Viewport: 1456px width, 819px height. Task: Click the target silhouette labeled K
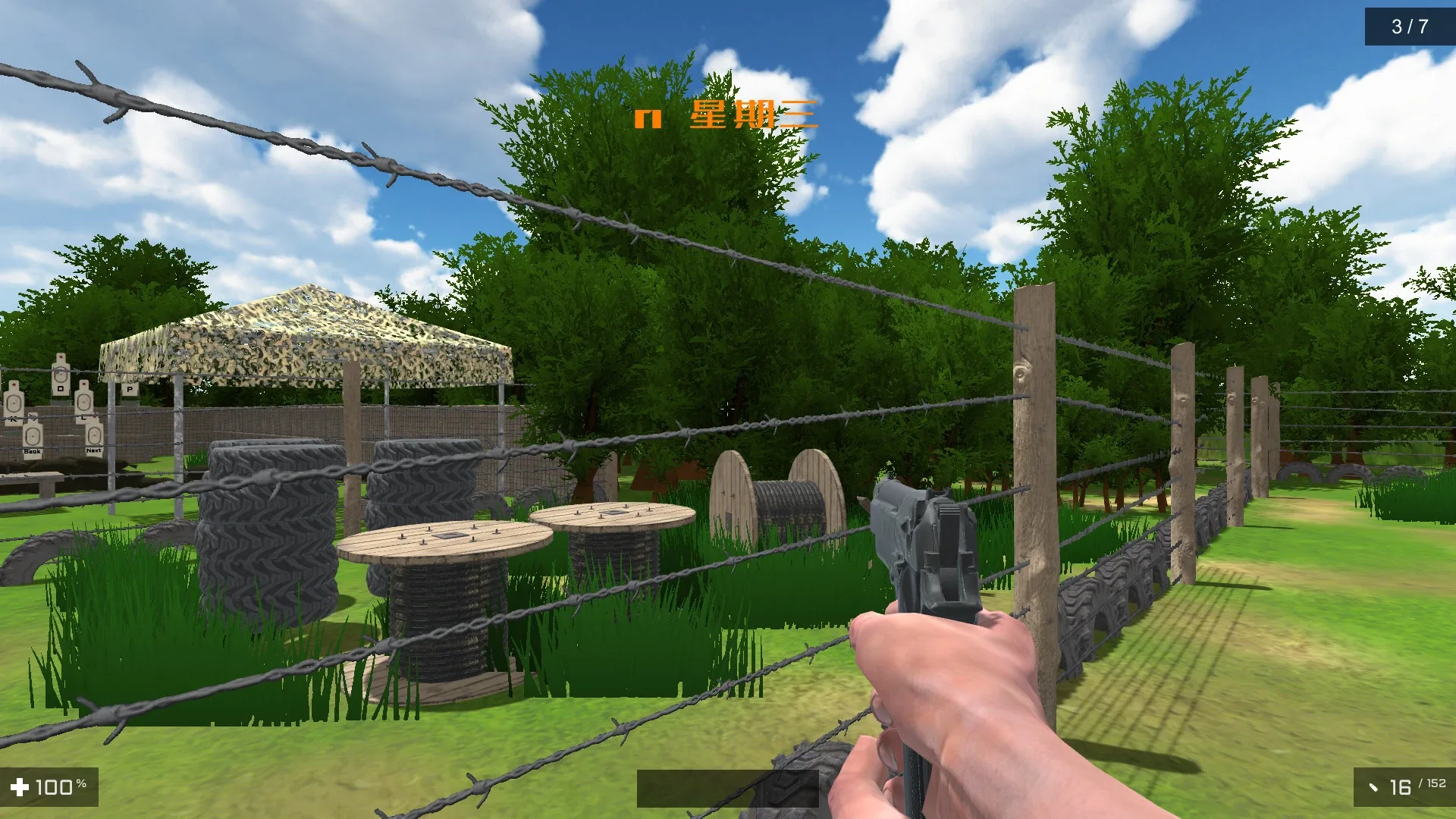[x=13, y=403]
